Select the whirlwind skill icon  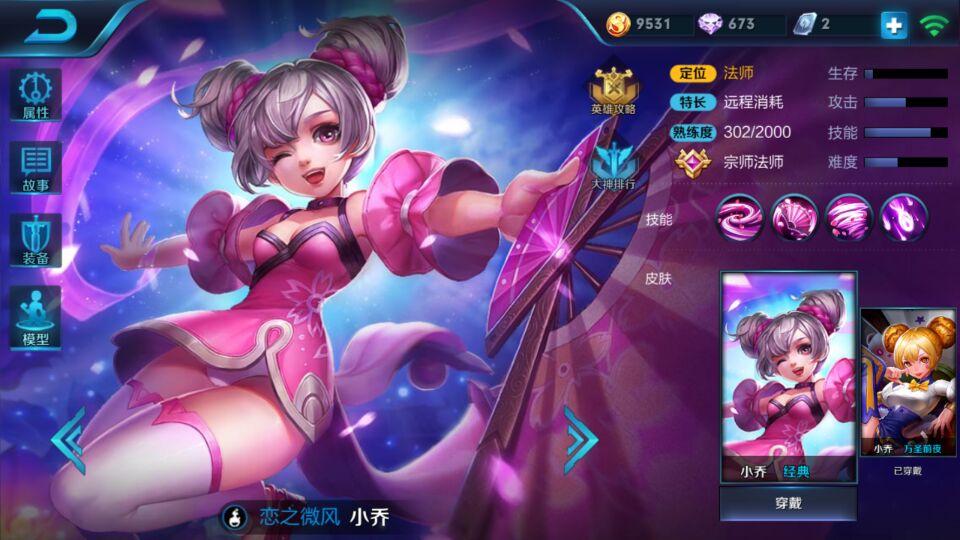coord(849,217)
